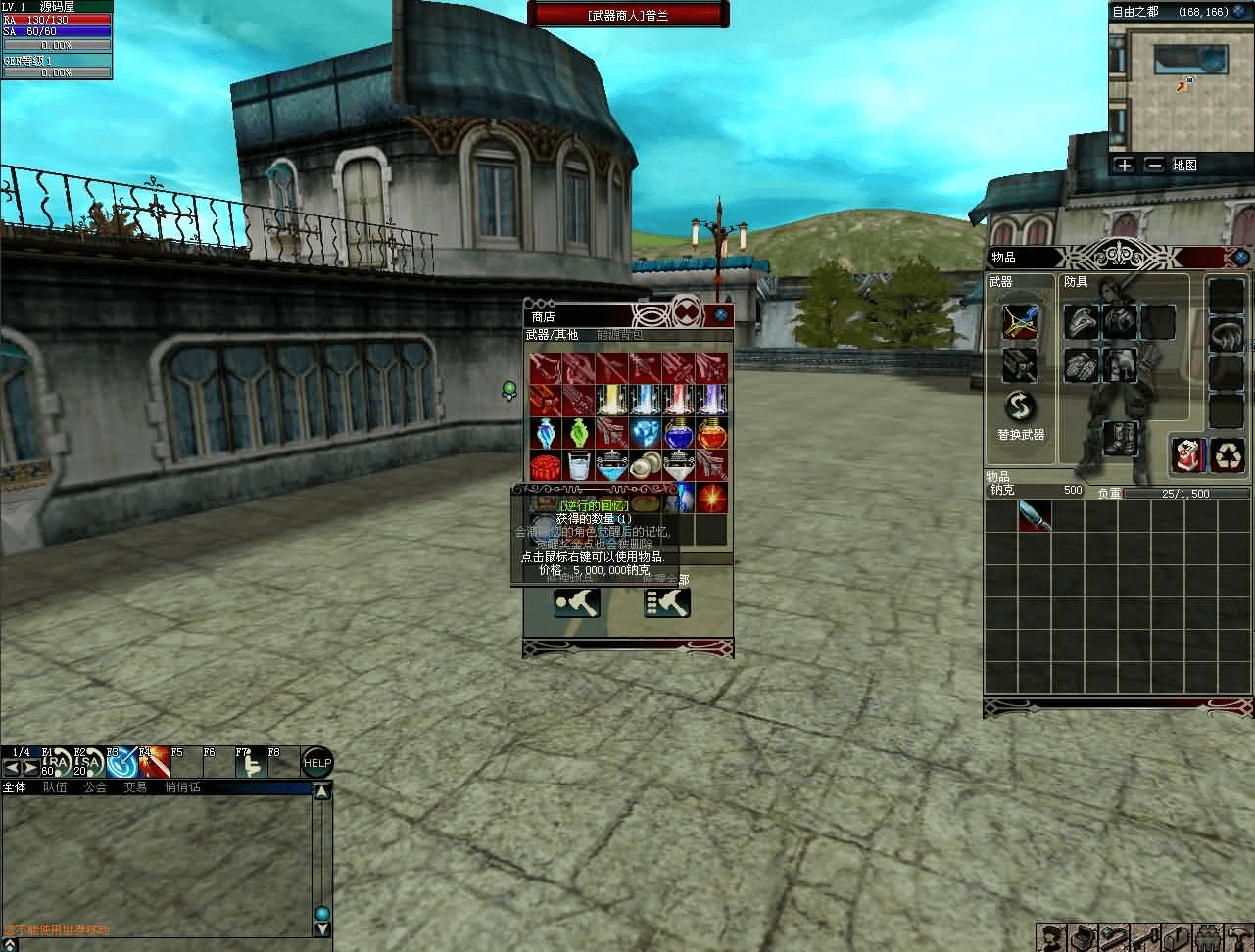Close the 物品 inventory panel
The width and height of the screenshot is (1255, 952).
click(1241, 257)
